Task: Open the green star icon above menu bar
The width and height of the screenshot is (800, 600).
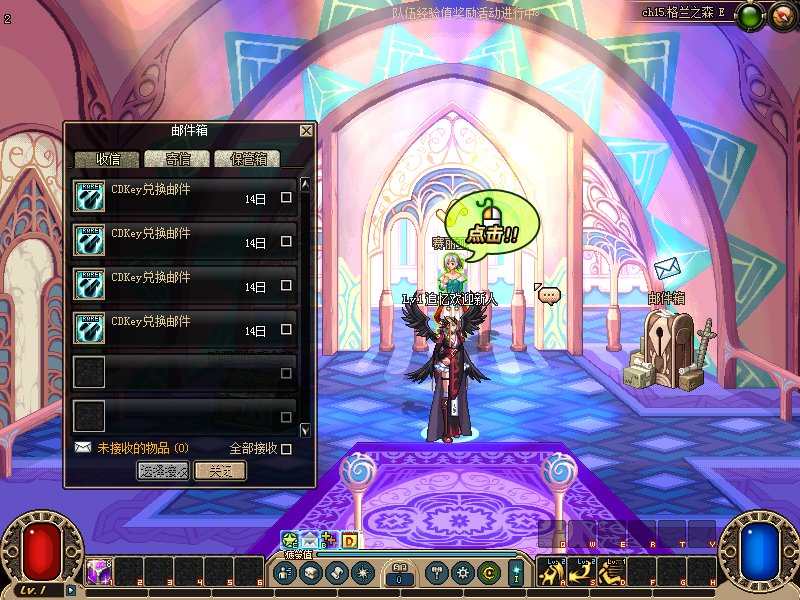Action: [x=290, y=541]
